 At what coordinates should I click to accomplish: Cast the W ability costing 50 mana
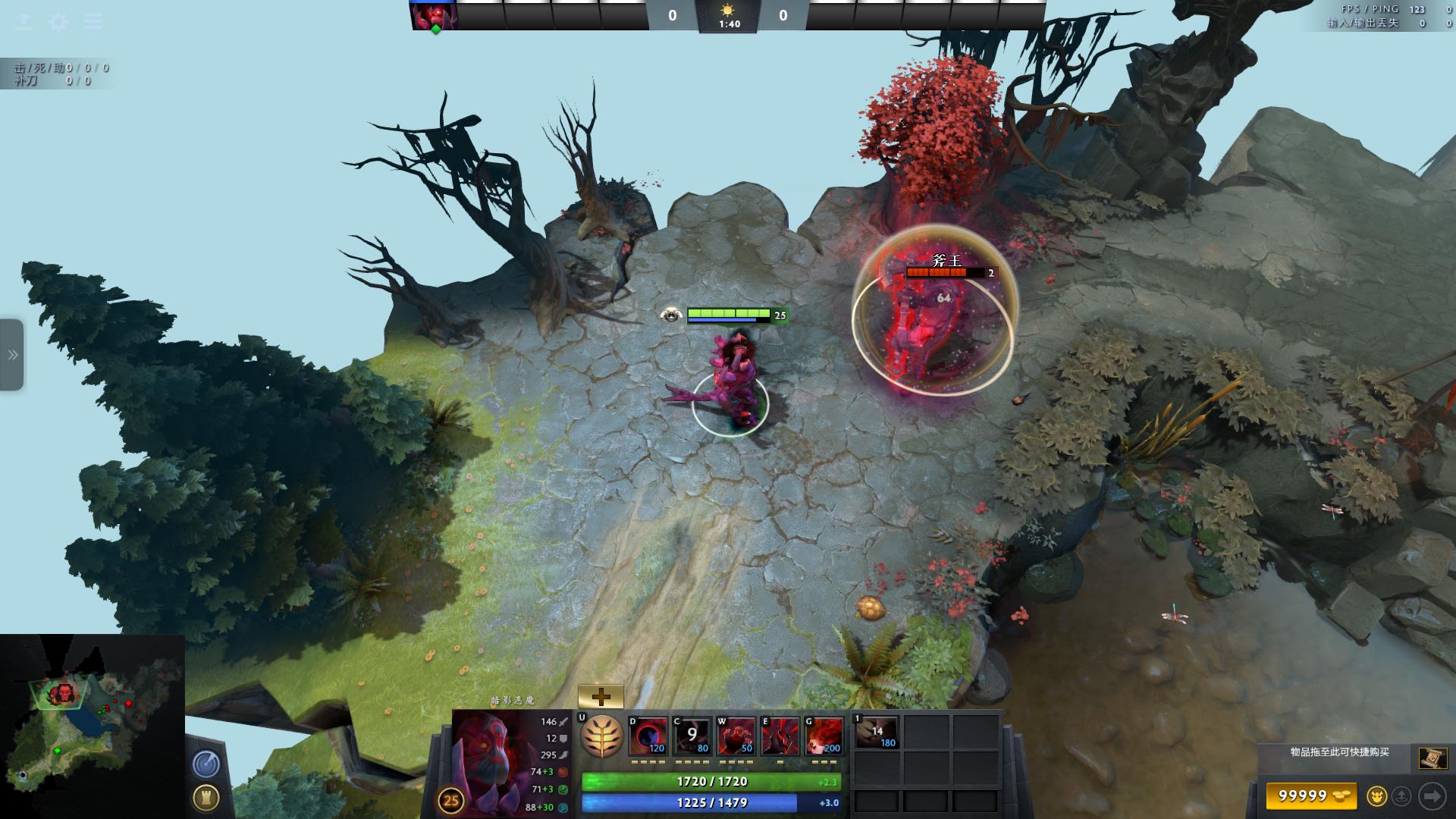coord(736,736)
